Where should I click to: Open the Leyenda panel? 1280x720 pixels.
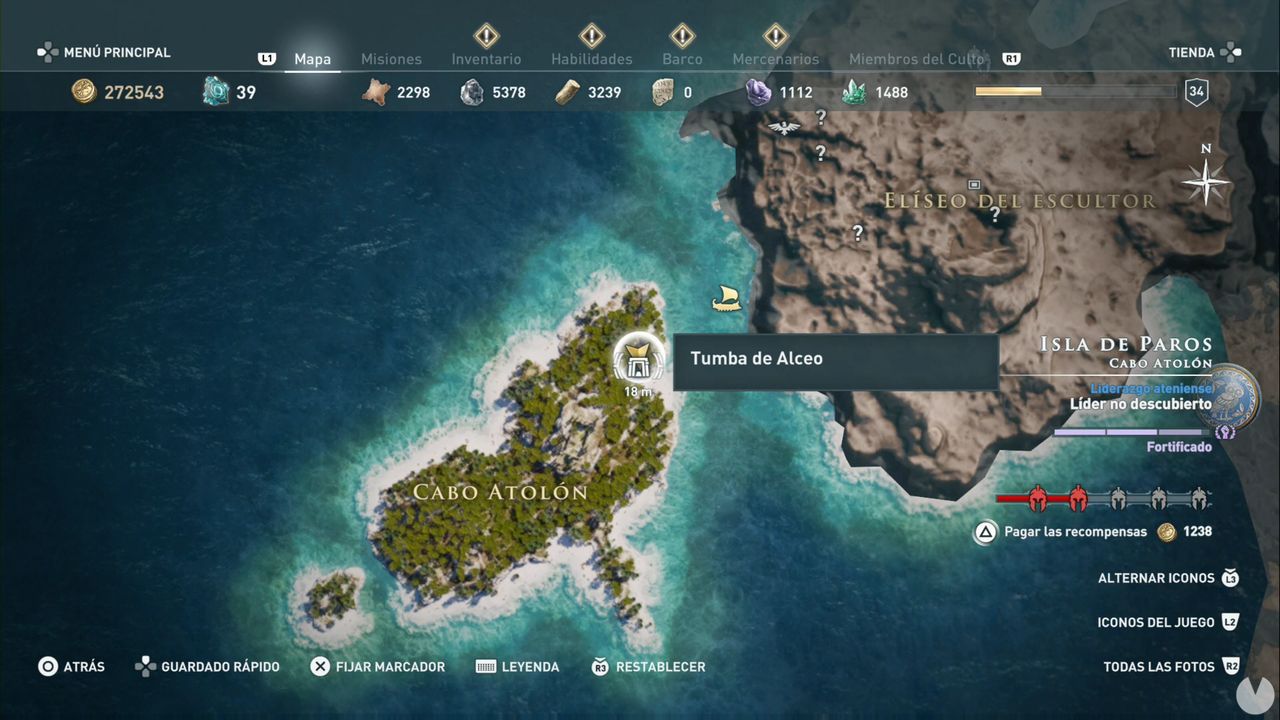532,666
